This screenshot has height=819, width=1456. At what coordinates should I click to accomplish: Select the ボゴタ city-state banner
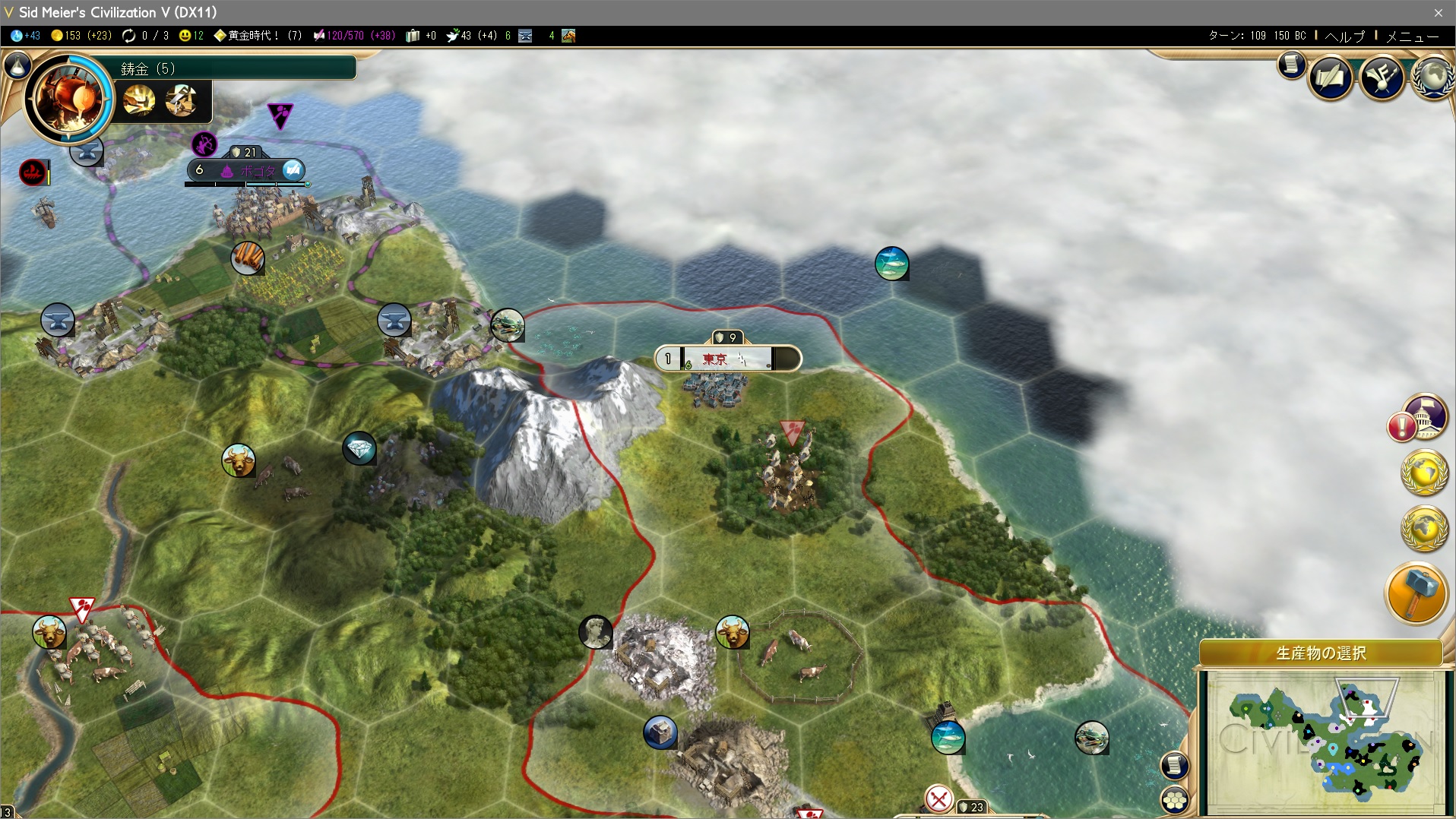click(247, 170)
